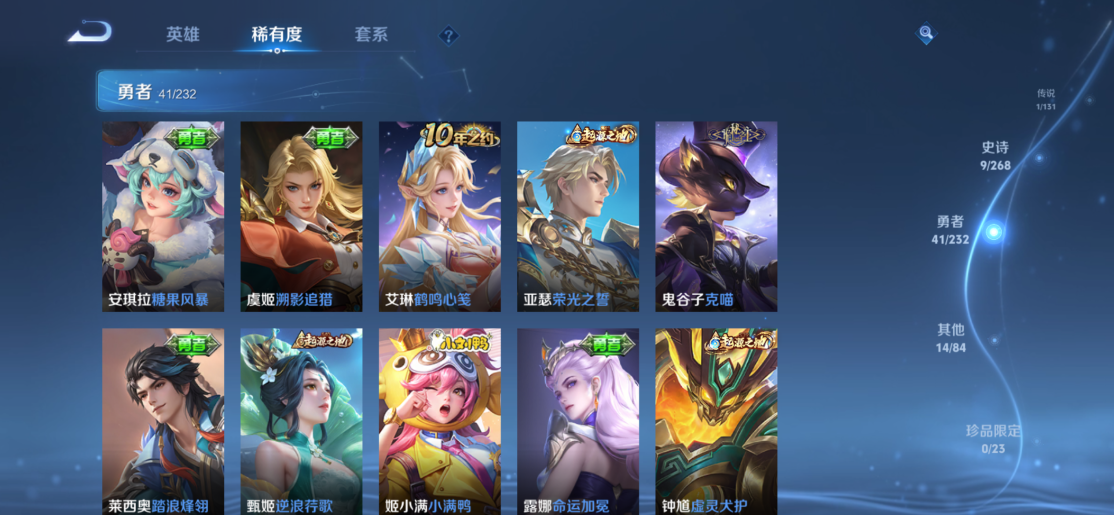Switch to the 英雄 tab
1114x515 pixels.
[x=183, y=34]
